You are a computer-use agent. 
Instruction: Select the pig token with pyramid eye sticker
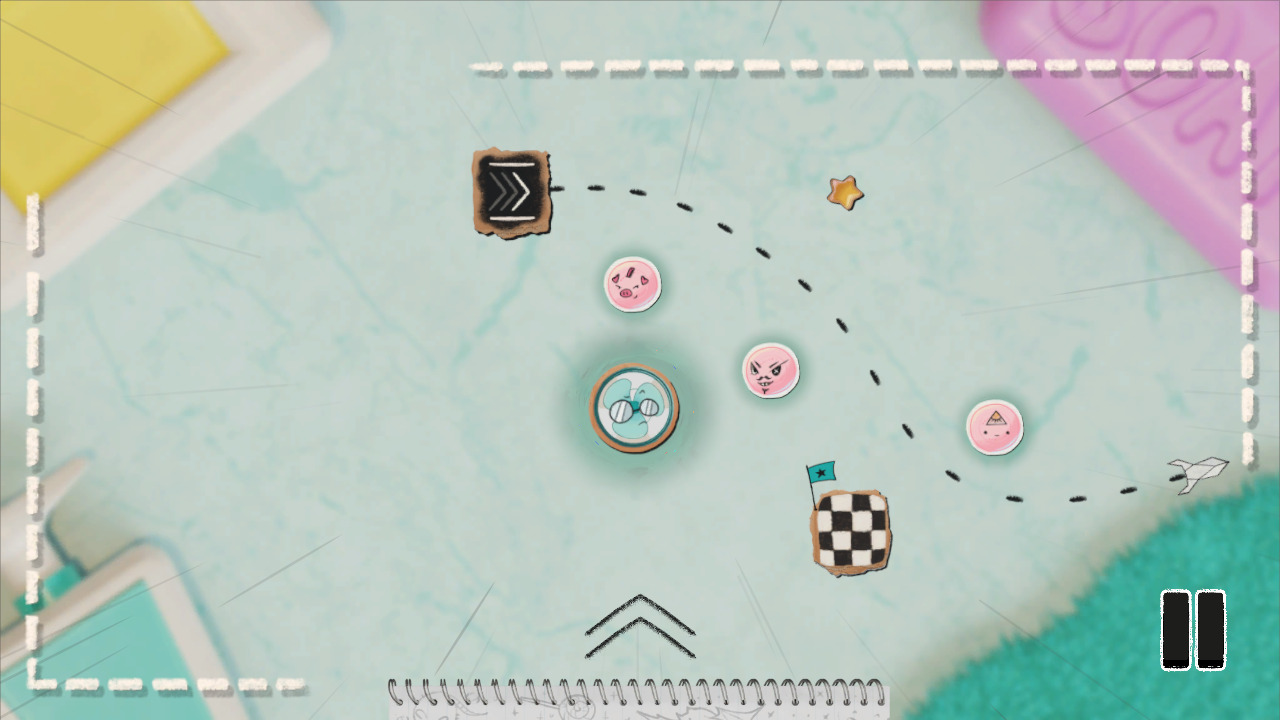click(994, 426)
